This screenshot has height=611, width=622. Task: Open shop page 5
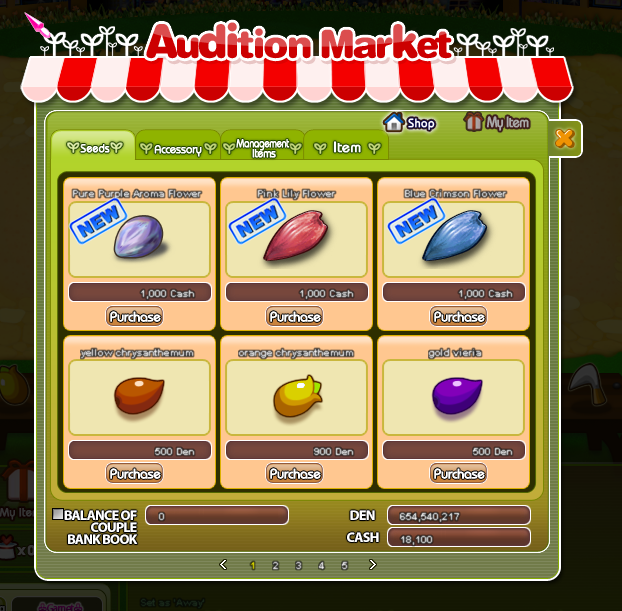[x=344, y=565]
